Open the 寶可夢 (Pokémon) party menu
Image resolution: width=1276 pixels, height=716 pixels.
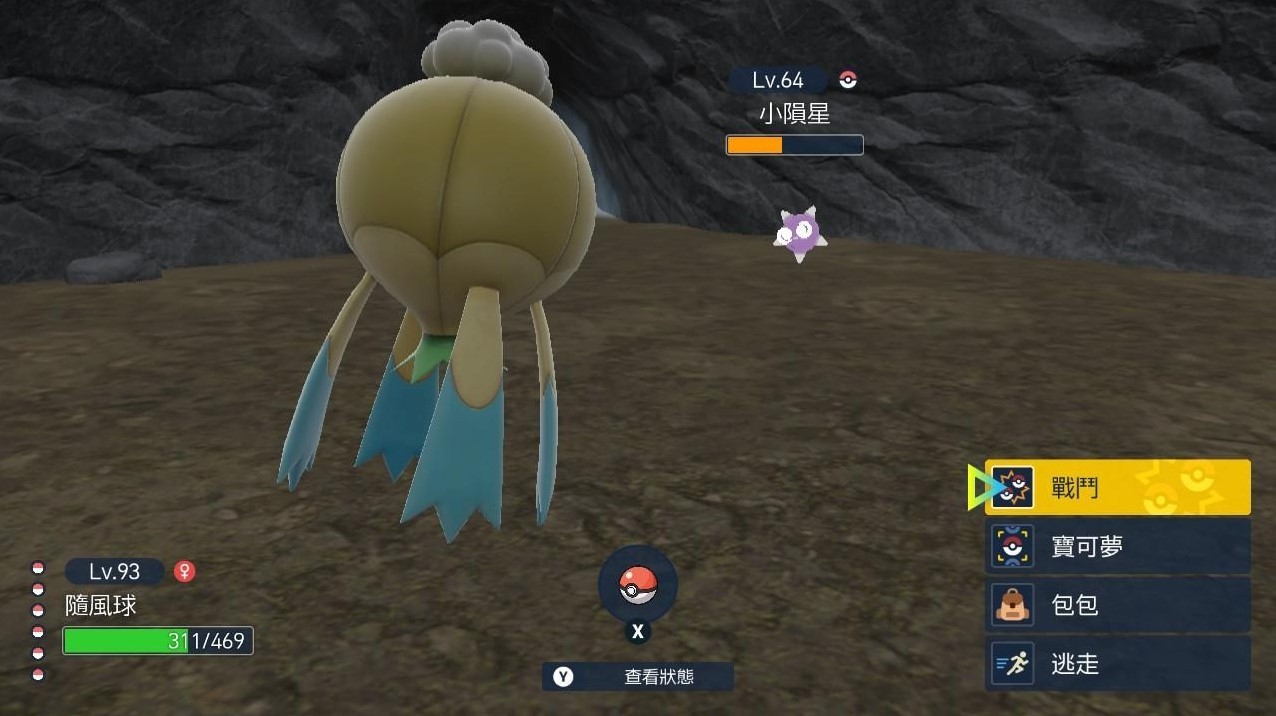pos(1117,546)
